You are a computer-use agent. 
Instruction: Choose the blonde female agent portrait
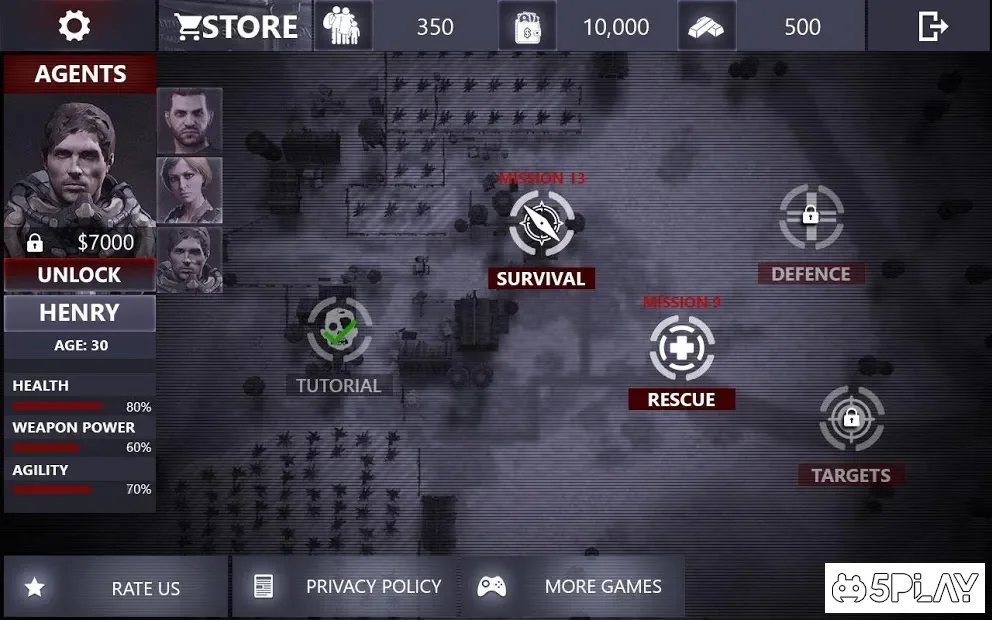pyautogui.click(x=189, y=190)
